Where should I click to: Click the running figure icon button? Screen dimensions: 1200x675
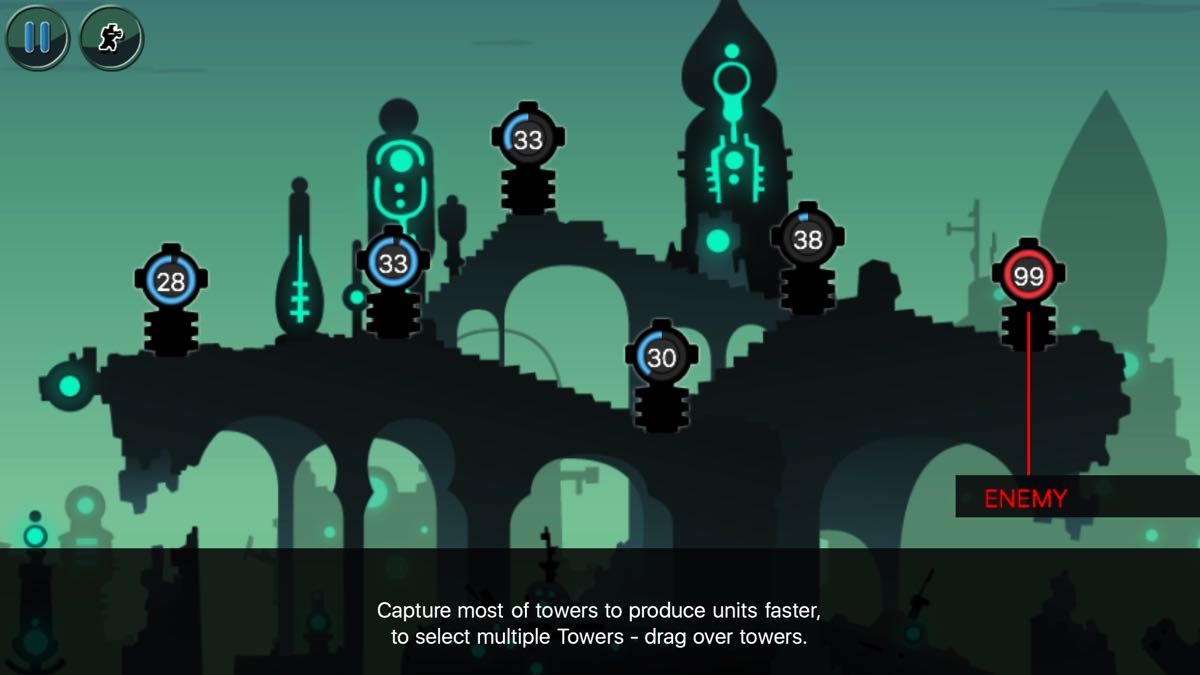(111, 37)
